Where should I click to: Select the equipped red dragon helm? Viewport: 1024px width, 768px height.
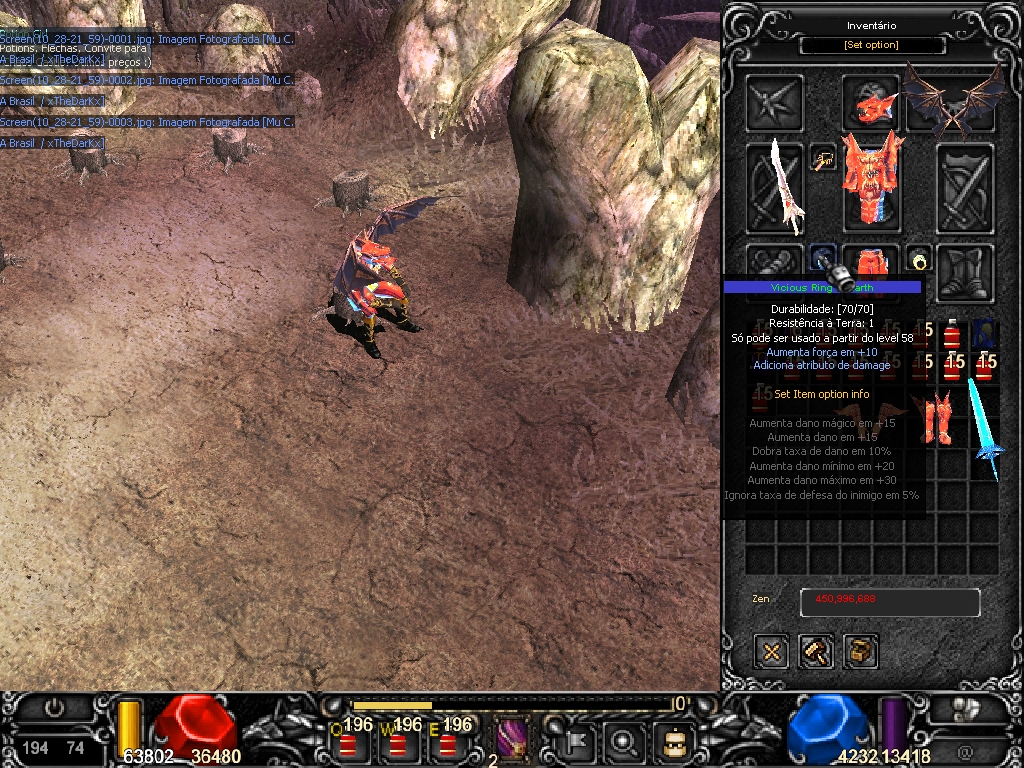coord(871,101)
